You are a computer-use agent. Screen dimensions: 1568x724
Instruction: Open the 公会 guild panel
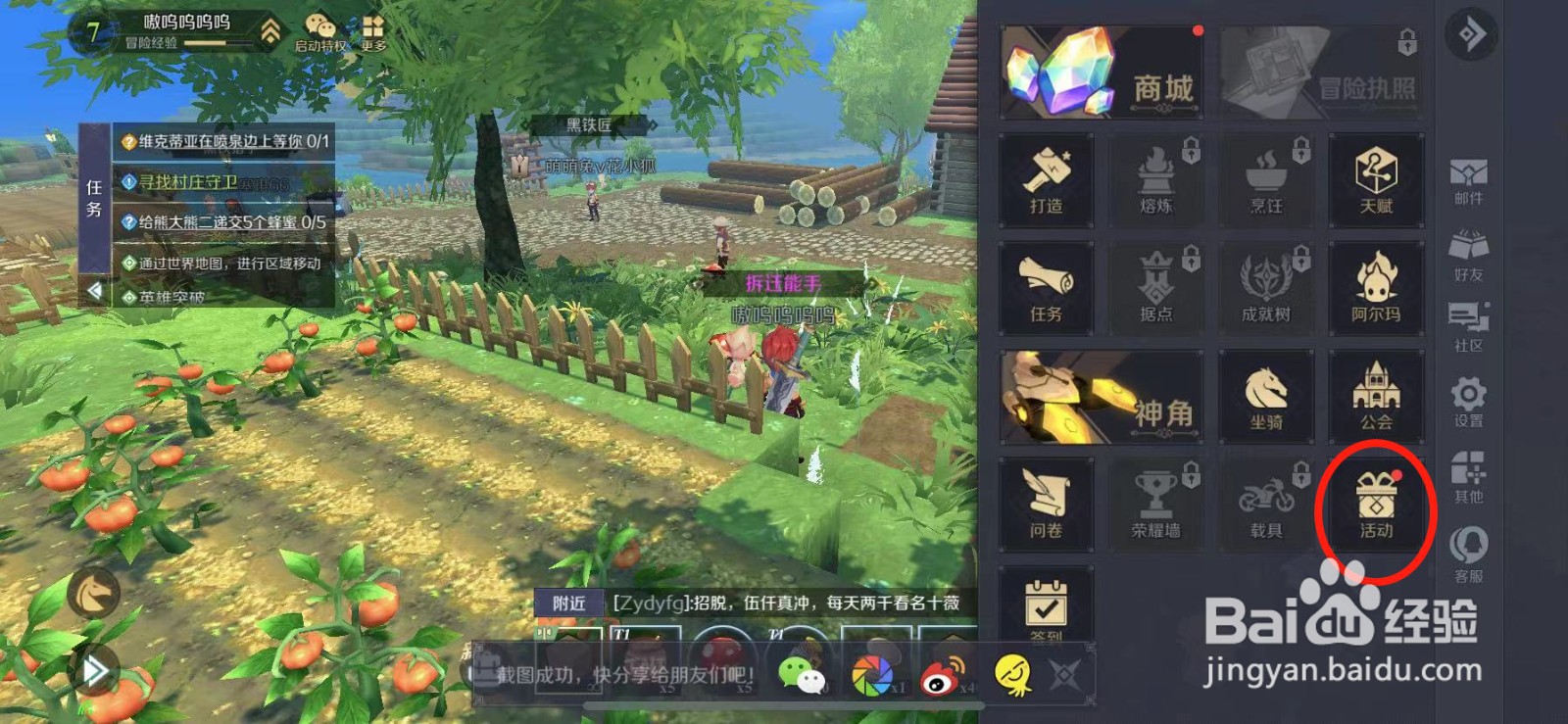[1377, 397]
